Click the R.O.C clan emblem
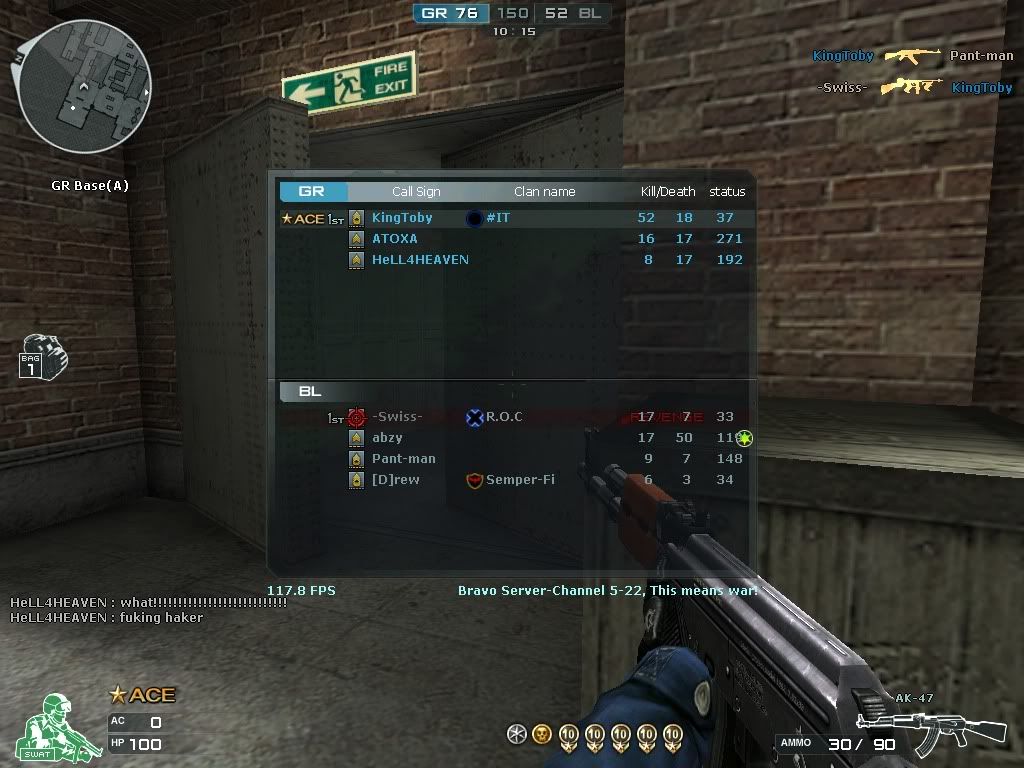Viewport: 1024px width, 768px height. pyautogui.click(x=475, y=417)
